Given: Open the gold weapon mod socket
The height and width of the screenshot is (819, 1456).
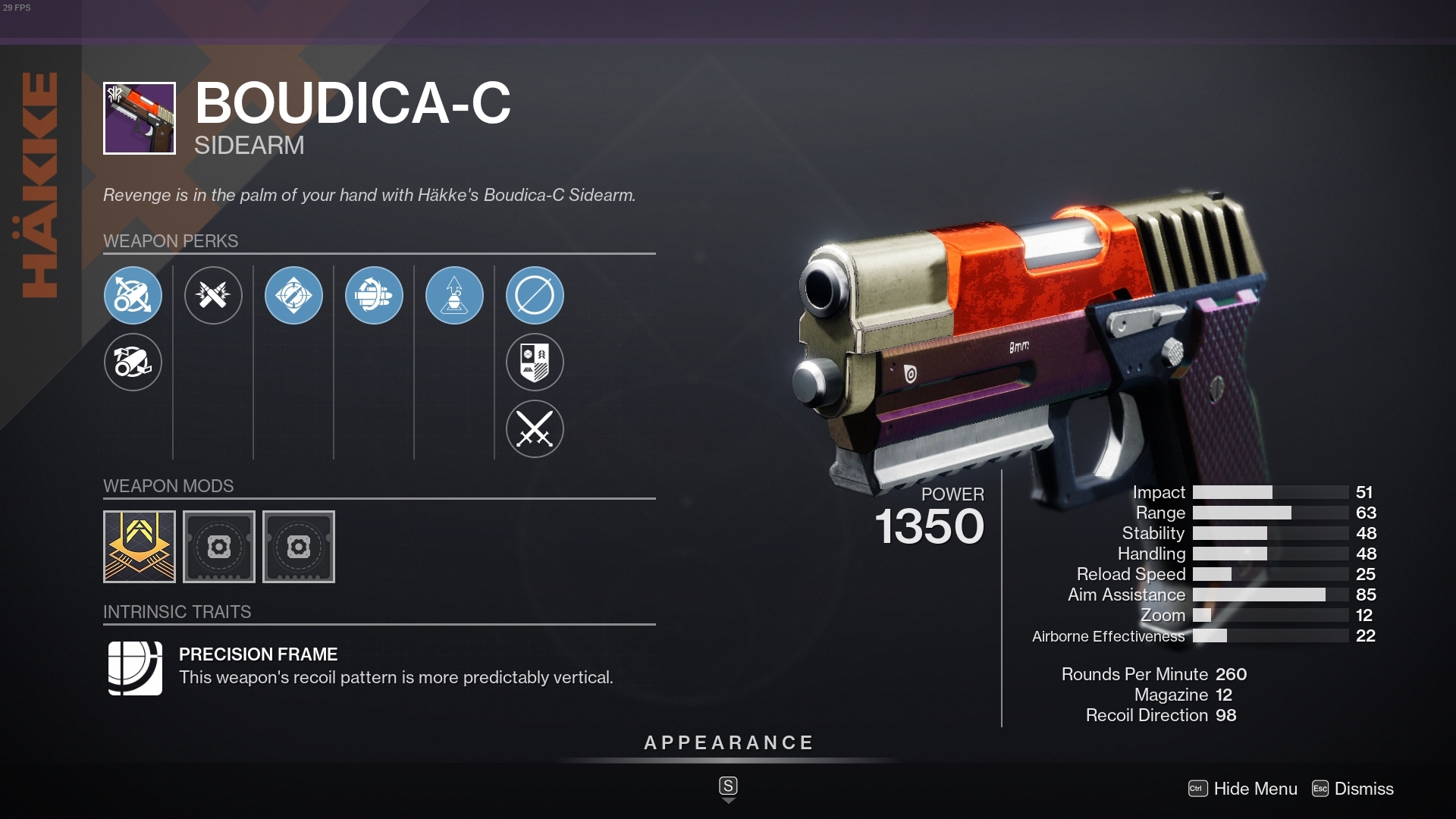Looking at the screenshot, I should [x=139, y=546].
